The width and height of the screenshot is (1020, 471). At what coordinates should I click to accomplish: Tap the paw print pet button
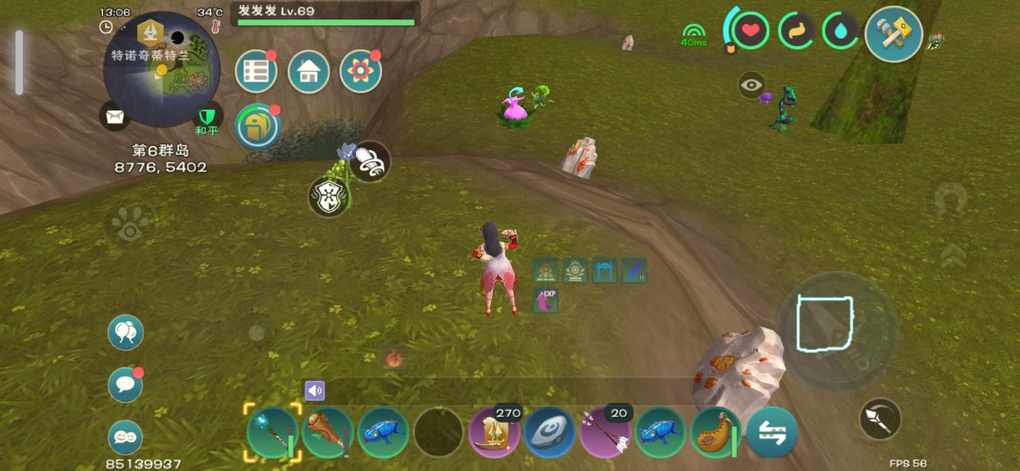coord(130,225)
